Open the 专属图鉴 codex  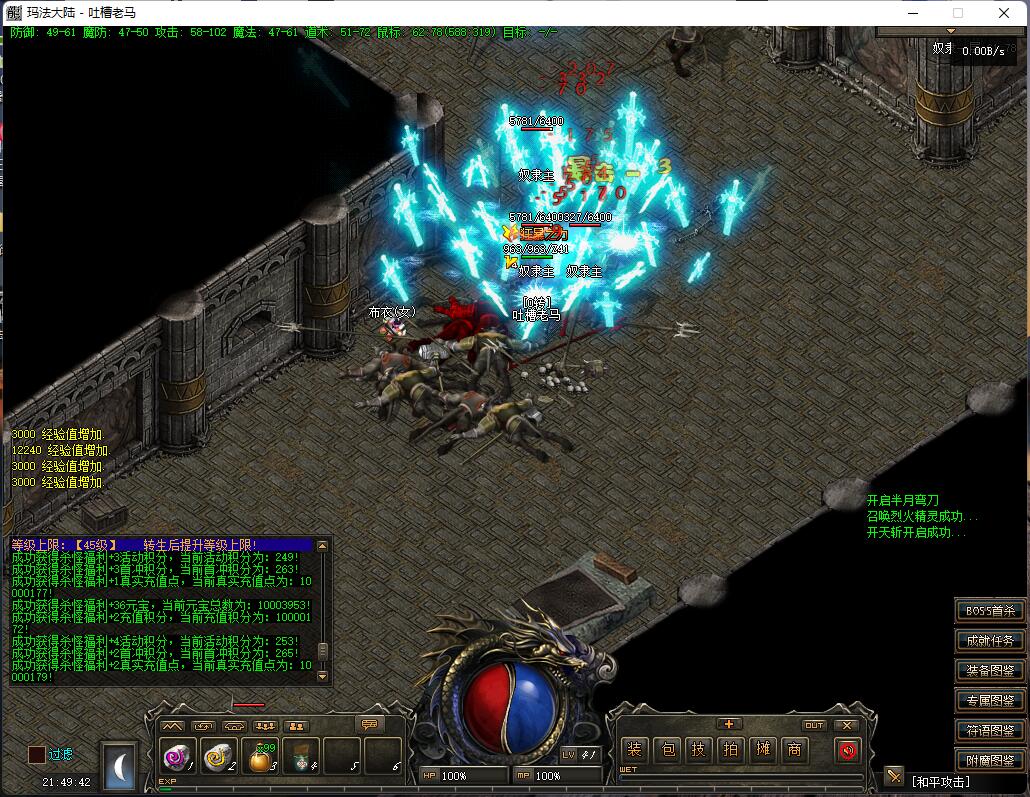[990, 701]
